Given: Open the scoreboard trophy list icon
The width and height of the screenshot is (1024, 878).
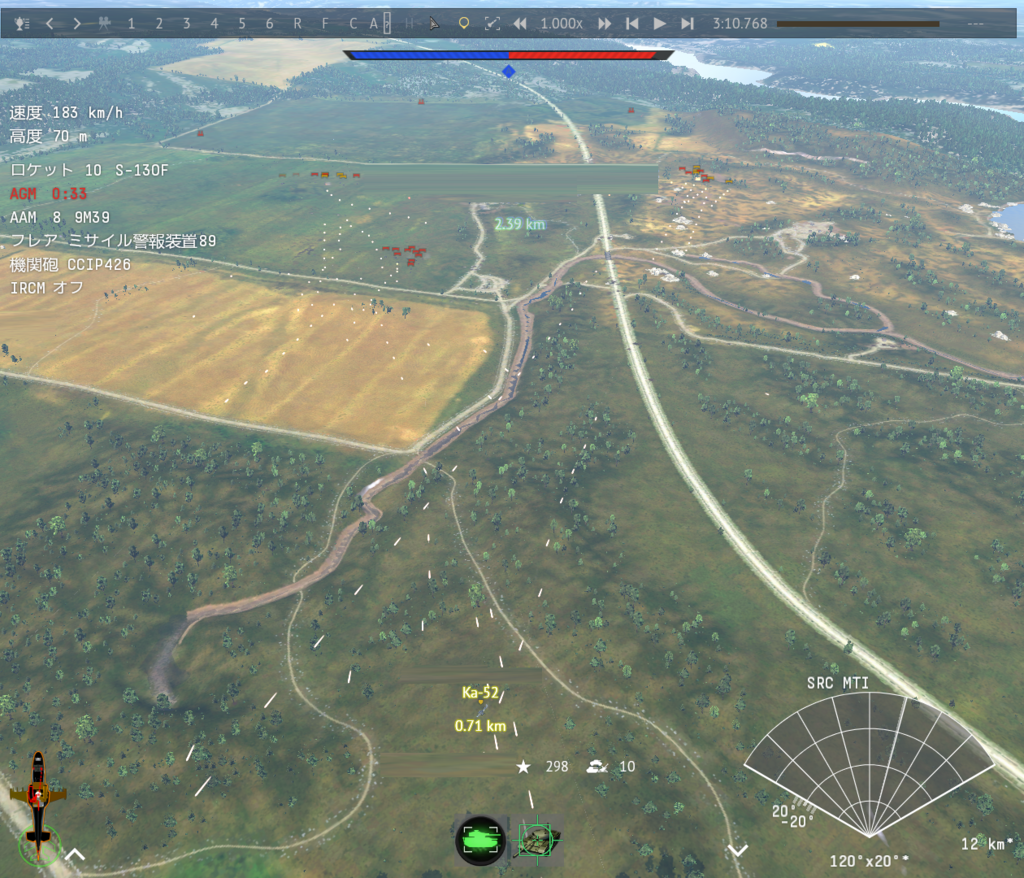Looking at the screenshot, I should 23,23.
